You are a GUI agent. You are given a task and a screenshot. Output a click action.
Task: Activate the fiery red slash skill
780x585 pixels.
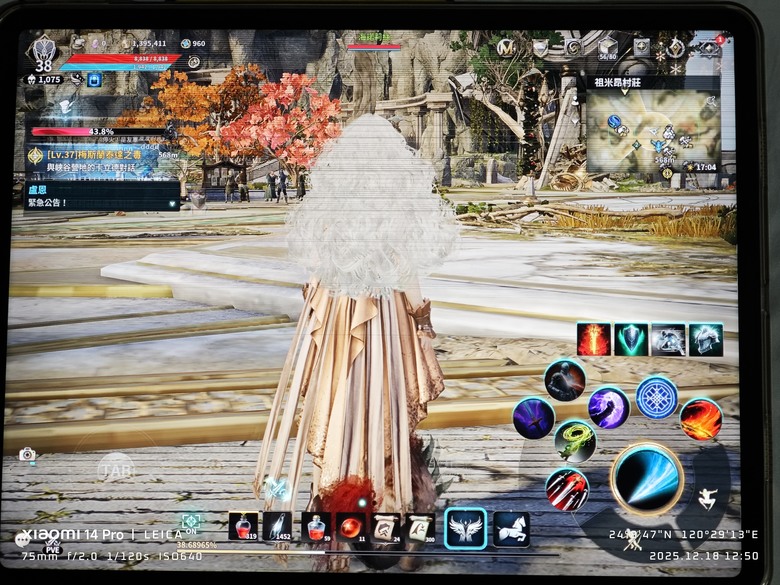pyautogui.click(x=700, y=418)
